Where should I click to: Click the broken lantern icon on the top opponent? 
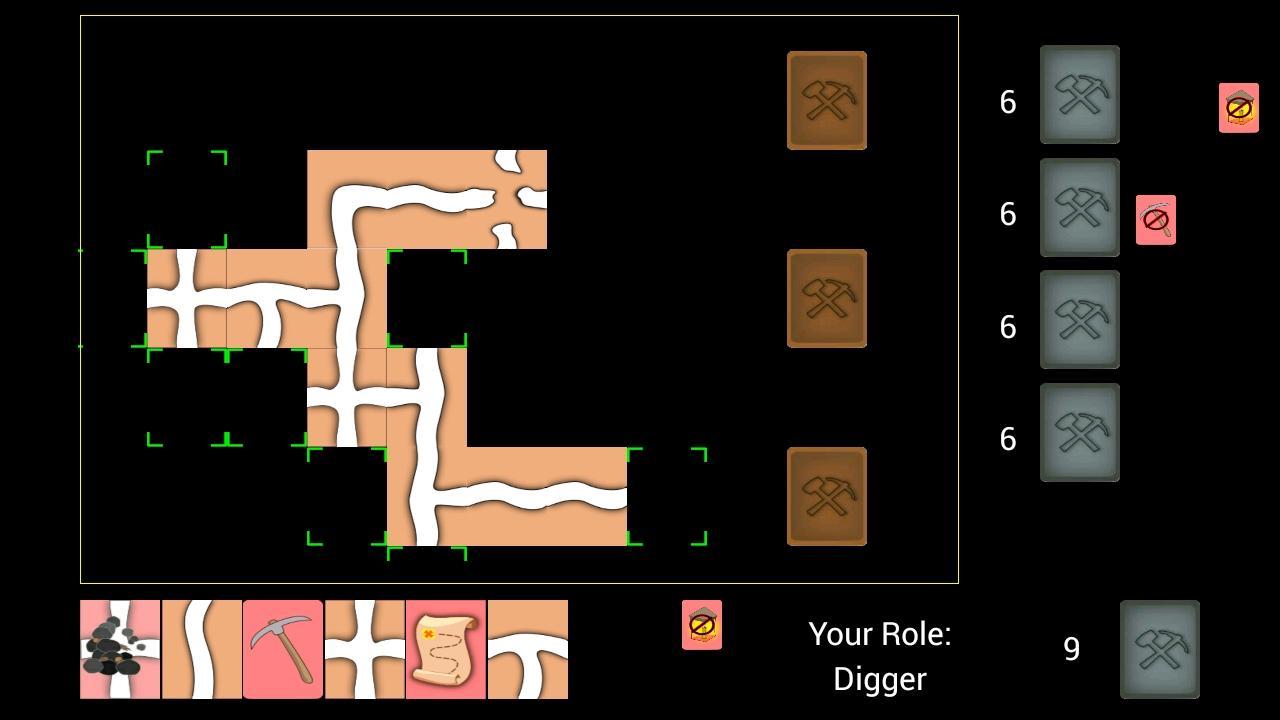(1238, 108)
